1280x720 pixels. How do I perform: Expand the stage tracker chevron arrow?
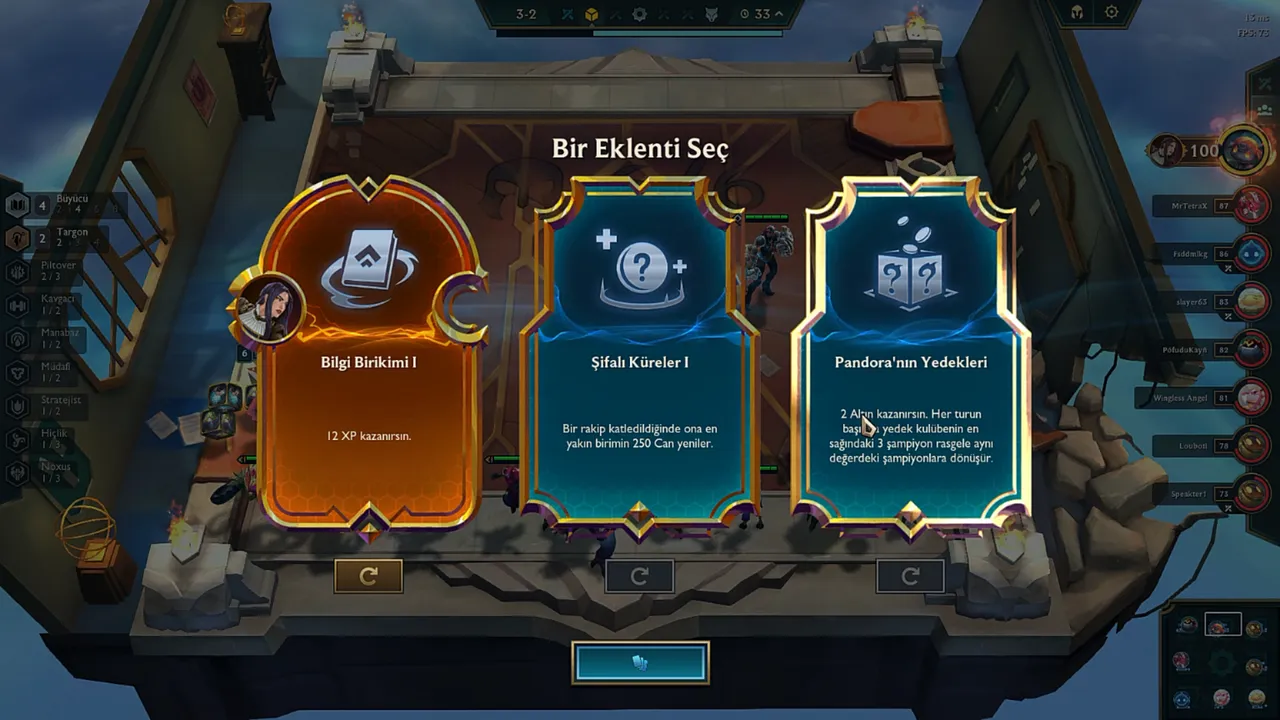[x=778, y=14]
